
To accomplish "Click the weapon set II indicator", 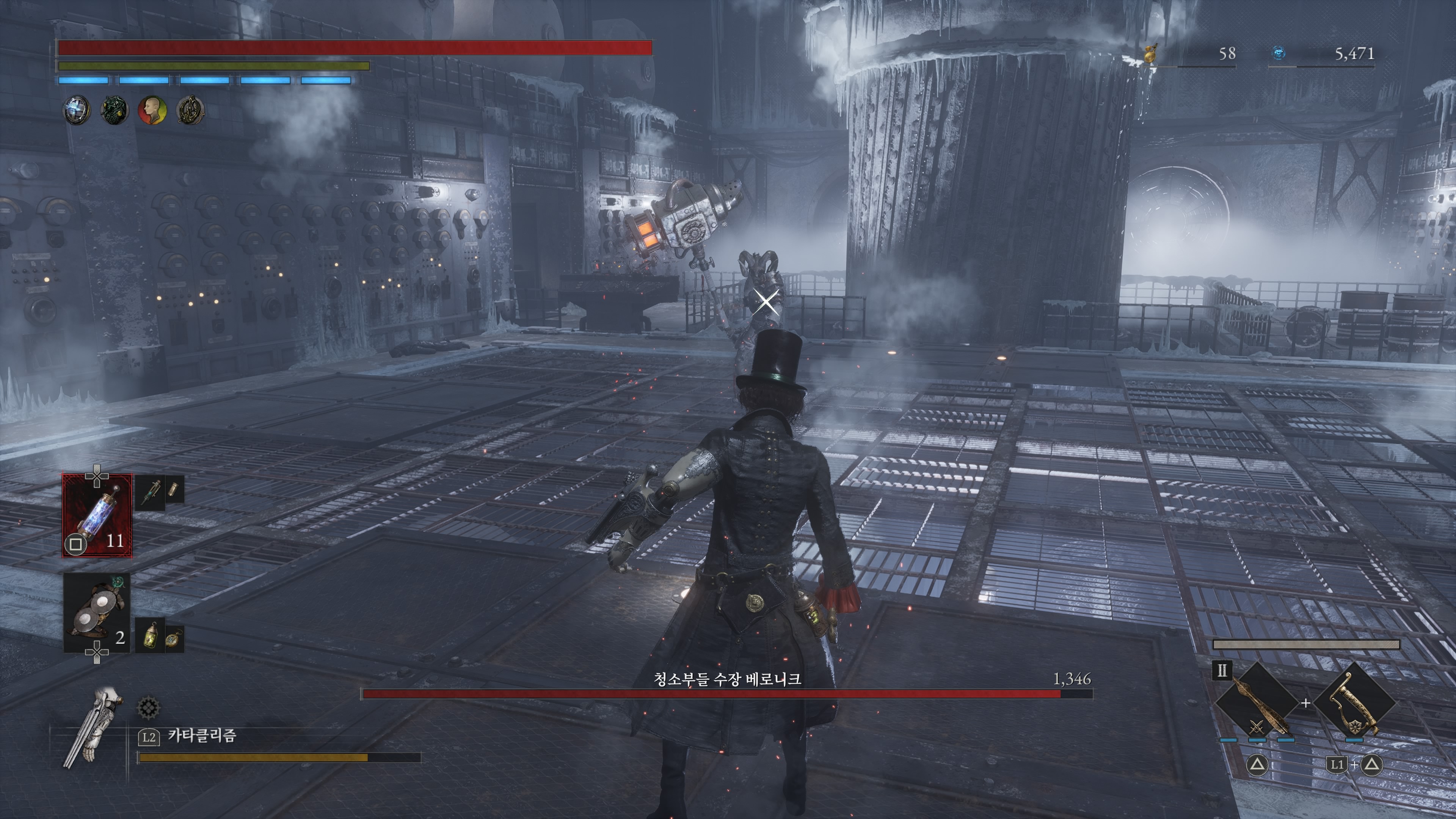I will tap(1221, 670).
